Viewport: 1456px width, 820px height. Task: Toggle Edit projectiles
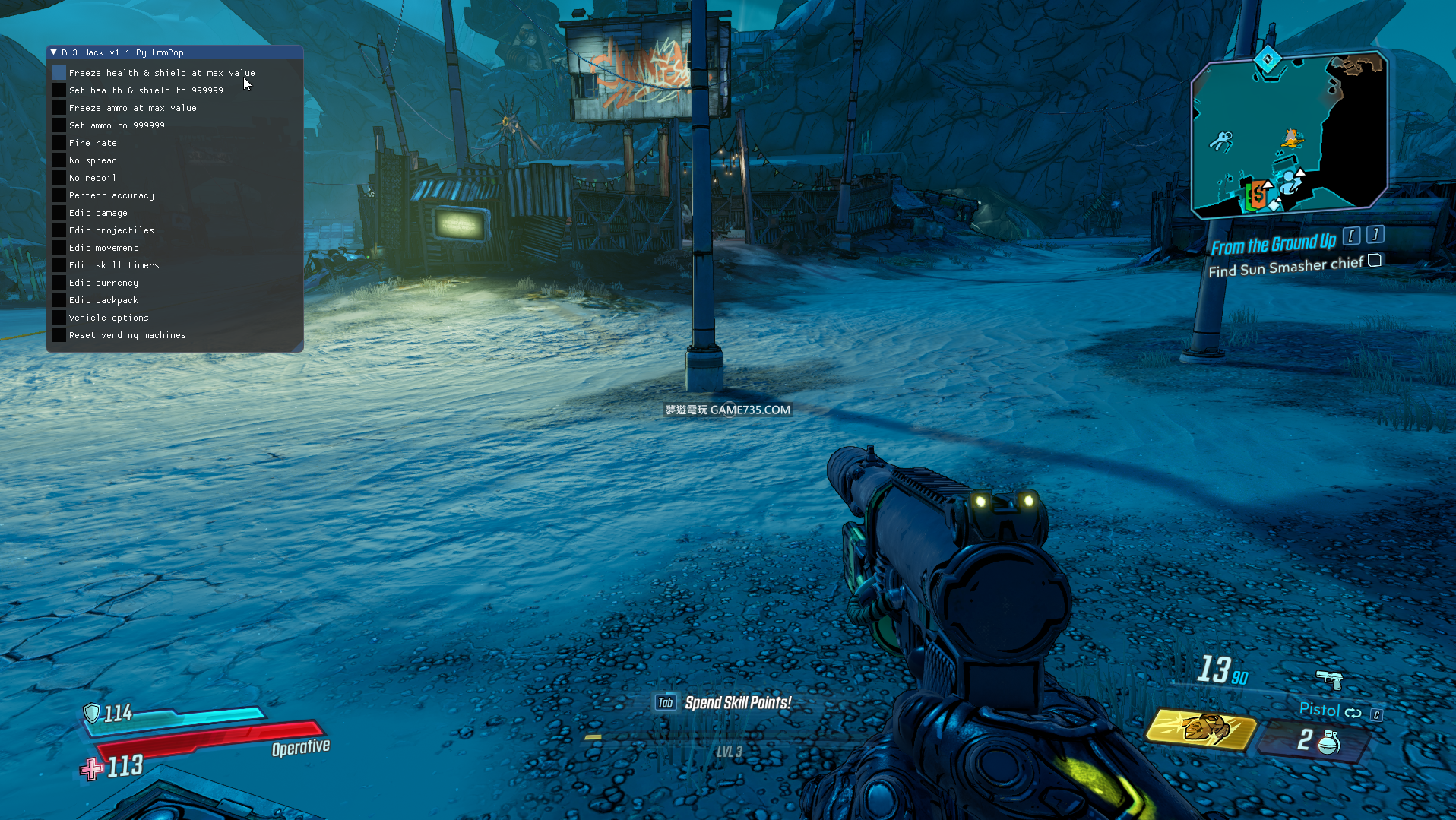click(x=59, y=230)
